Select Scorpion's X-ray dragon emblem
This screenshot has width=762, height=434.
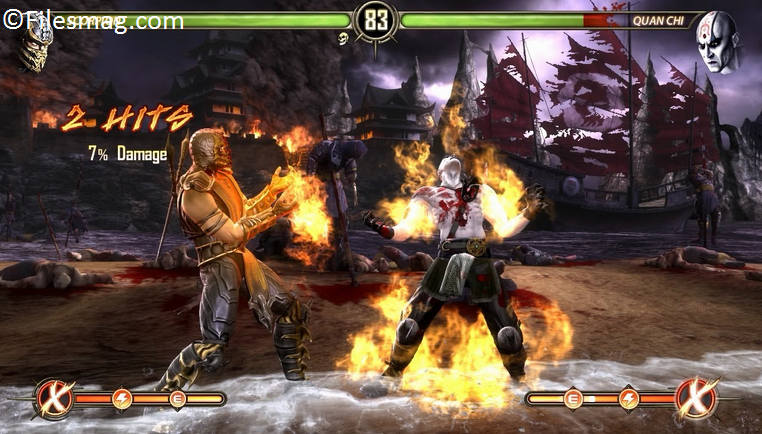click(x=55, y=399)
